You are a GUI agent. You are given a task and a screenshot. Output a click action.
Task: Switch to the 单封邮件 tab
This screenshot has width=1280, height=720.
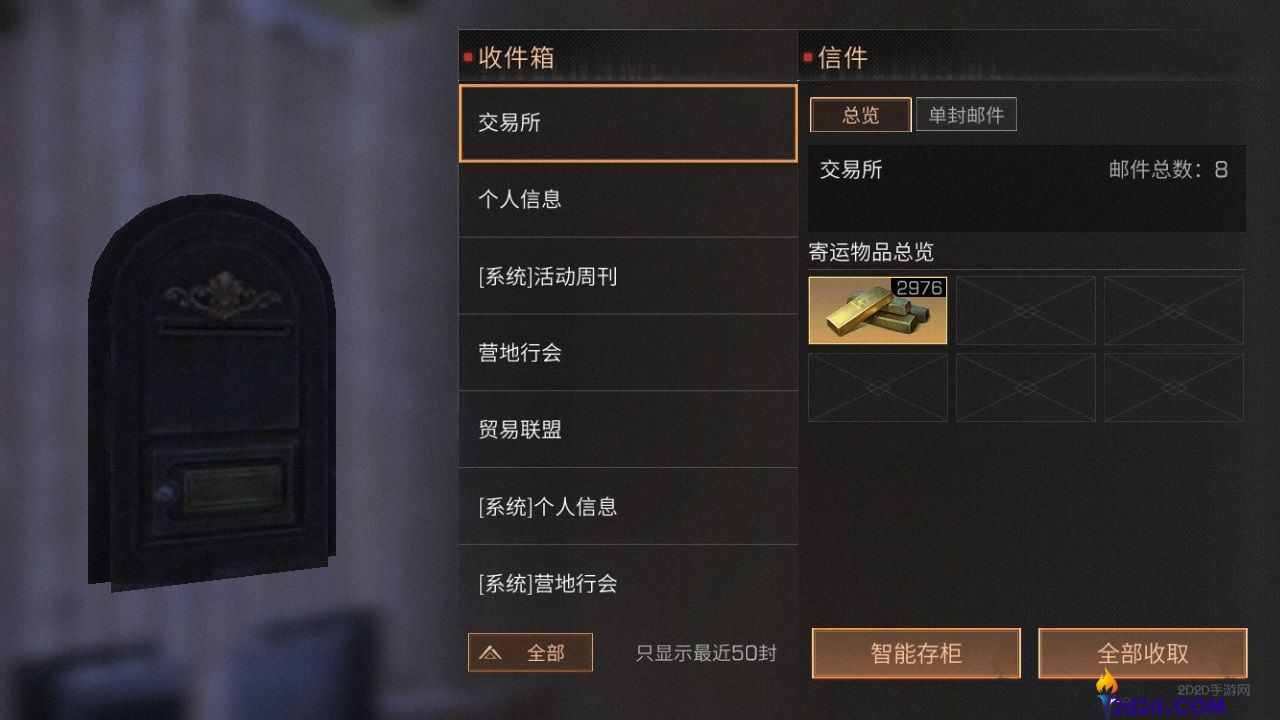[x=965, y=114]
